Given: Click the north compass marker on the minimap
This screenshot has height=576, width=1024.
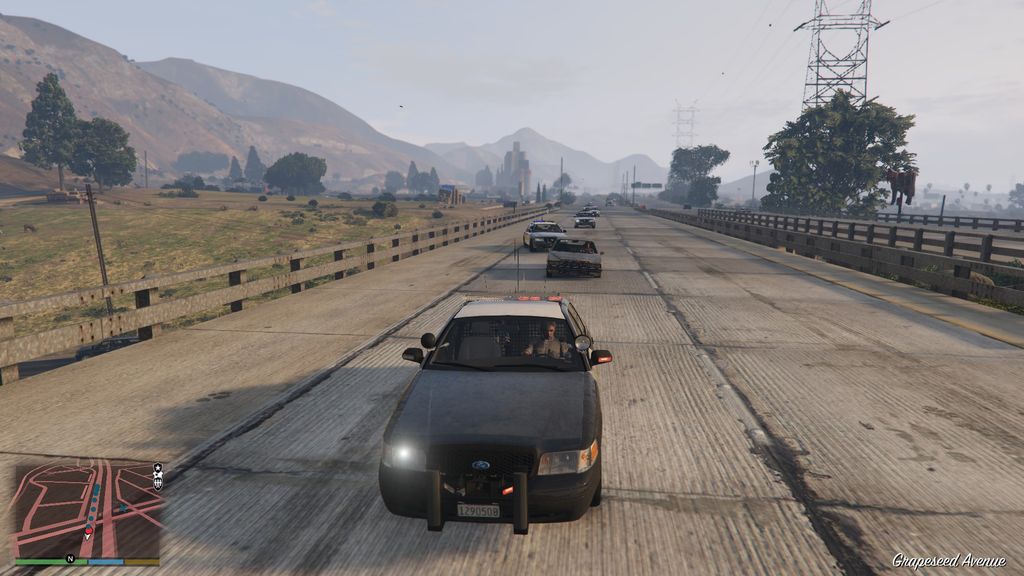Looking at the screenshot, I should tap(70, 558).
